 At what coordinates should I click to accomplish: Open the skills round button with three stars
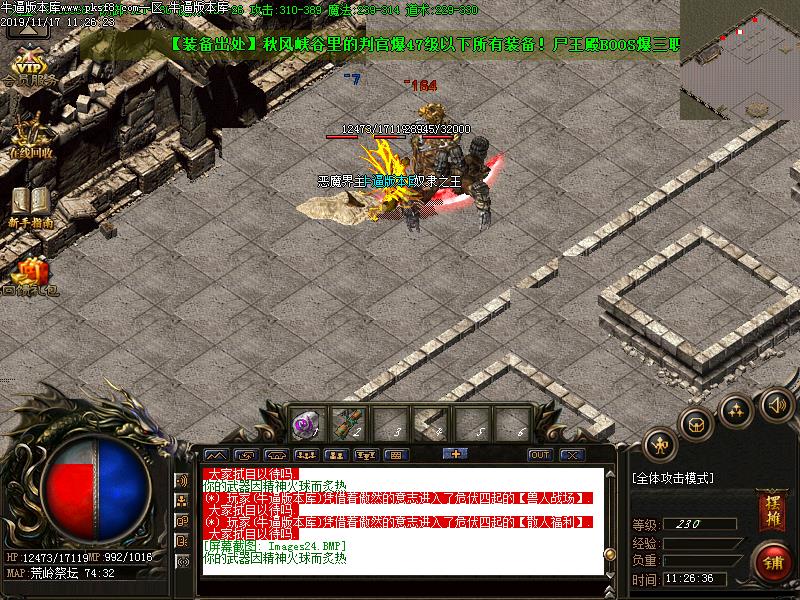pos(736,409)
